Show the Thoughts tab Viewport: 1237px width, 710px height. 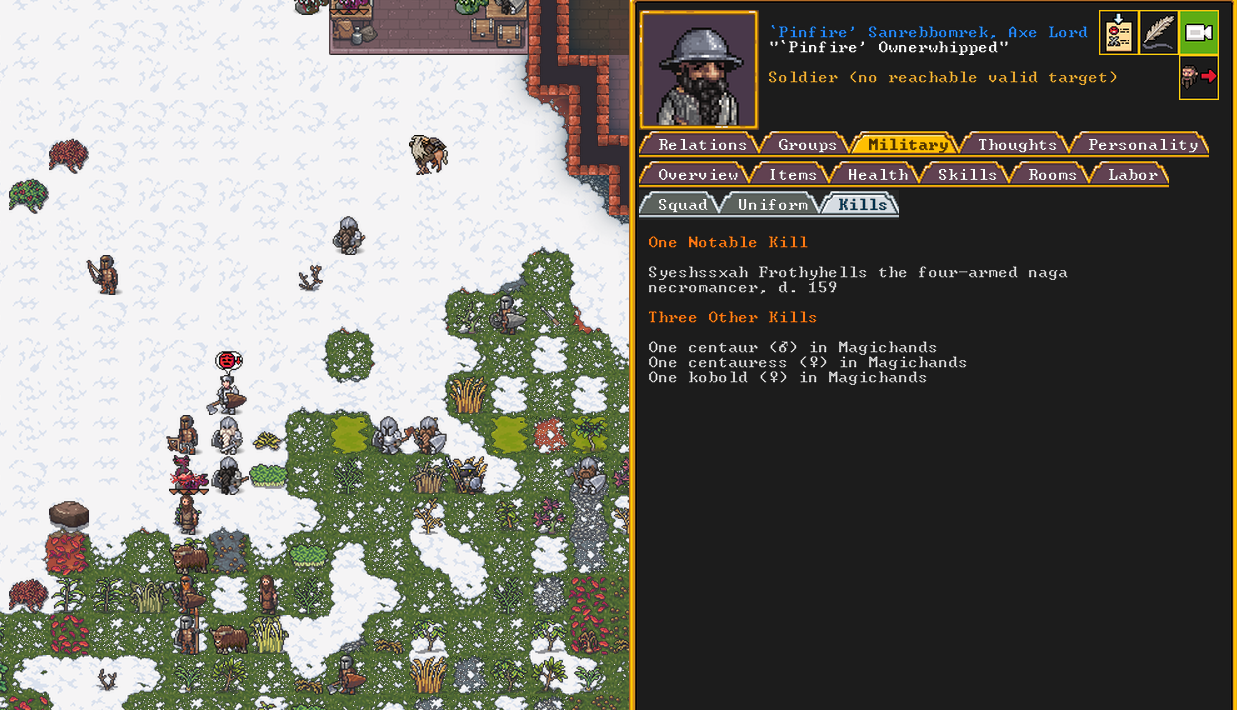[x=1017, y=145]
